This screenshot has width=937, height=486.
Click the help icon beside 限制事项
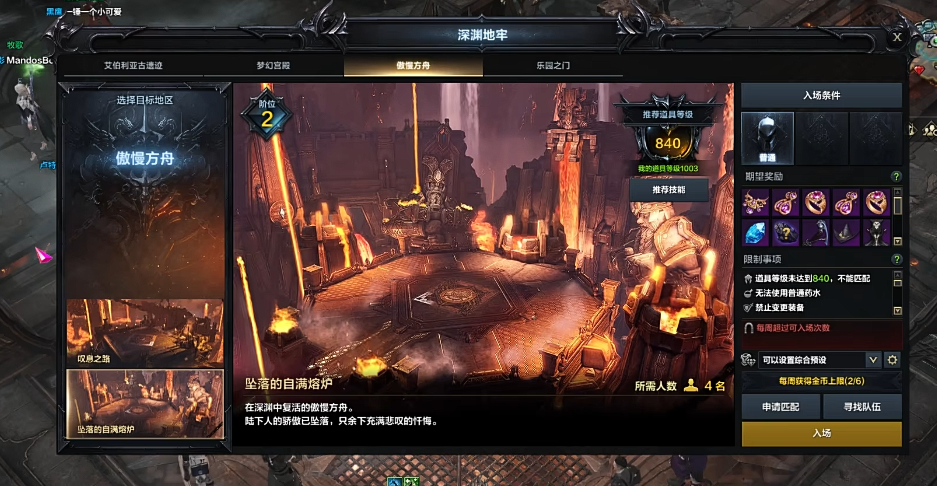click(x=896, y=260)
